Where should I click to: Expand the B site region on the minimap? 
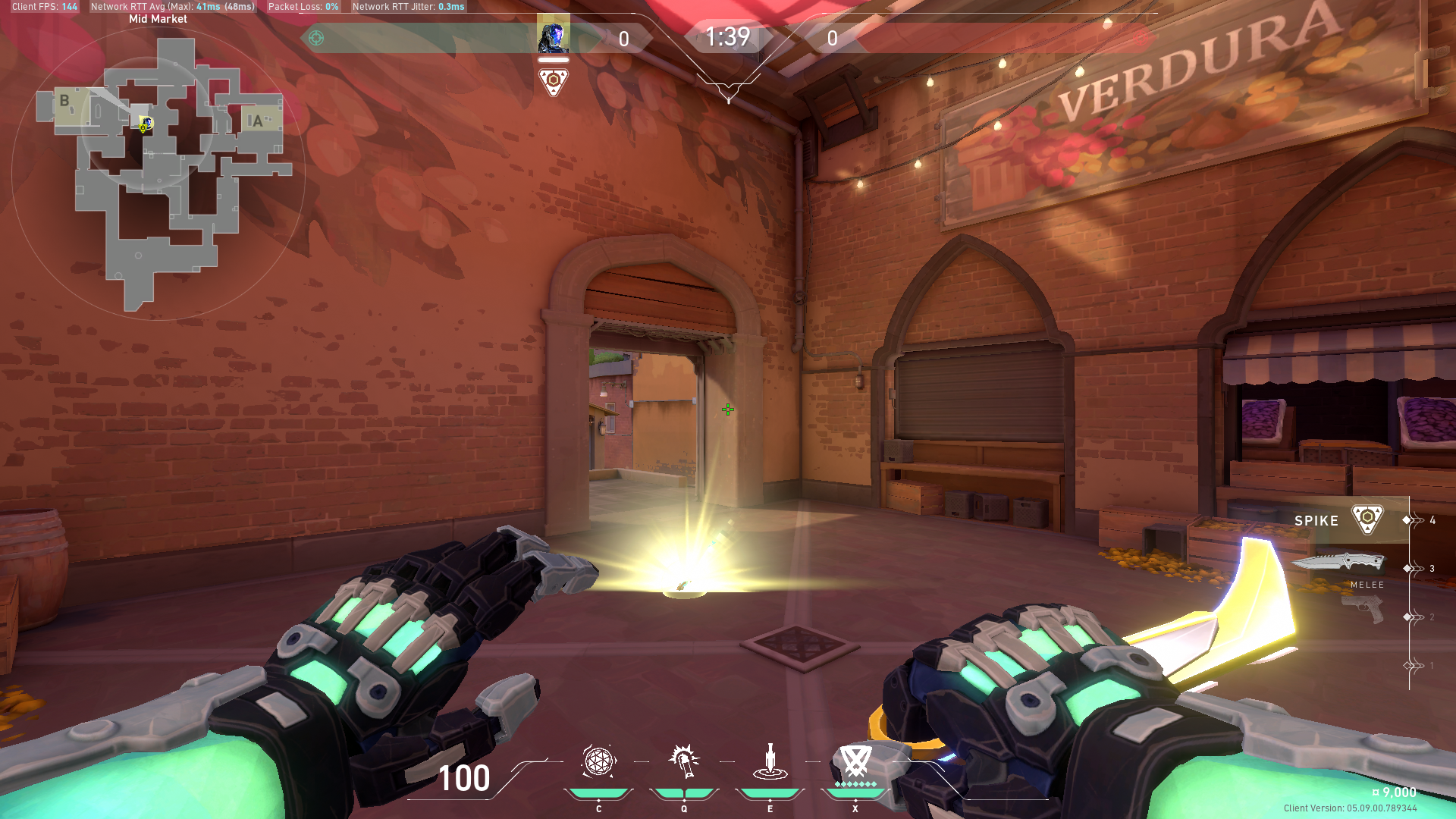tap(64, 99)
